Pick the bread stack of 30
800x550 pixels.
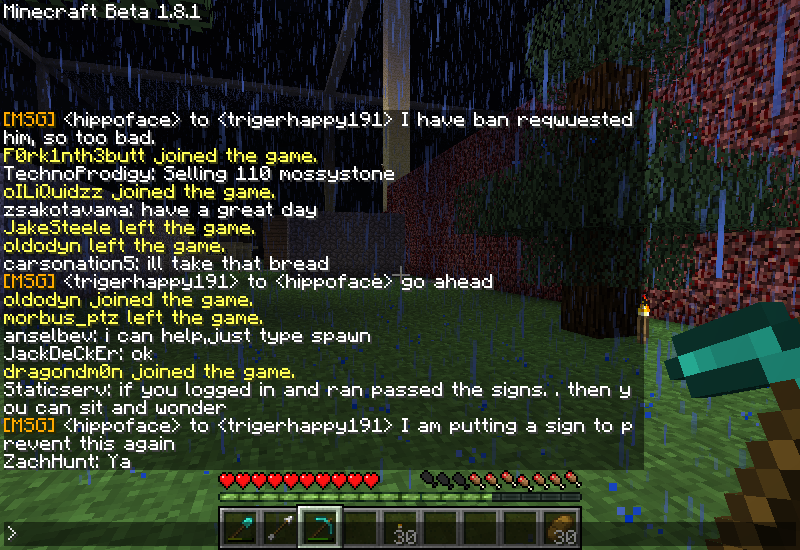560,526
